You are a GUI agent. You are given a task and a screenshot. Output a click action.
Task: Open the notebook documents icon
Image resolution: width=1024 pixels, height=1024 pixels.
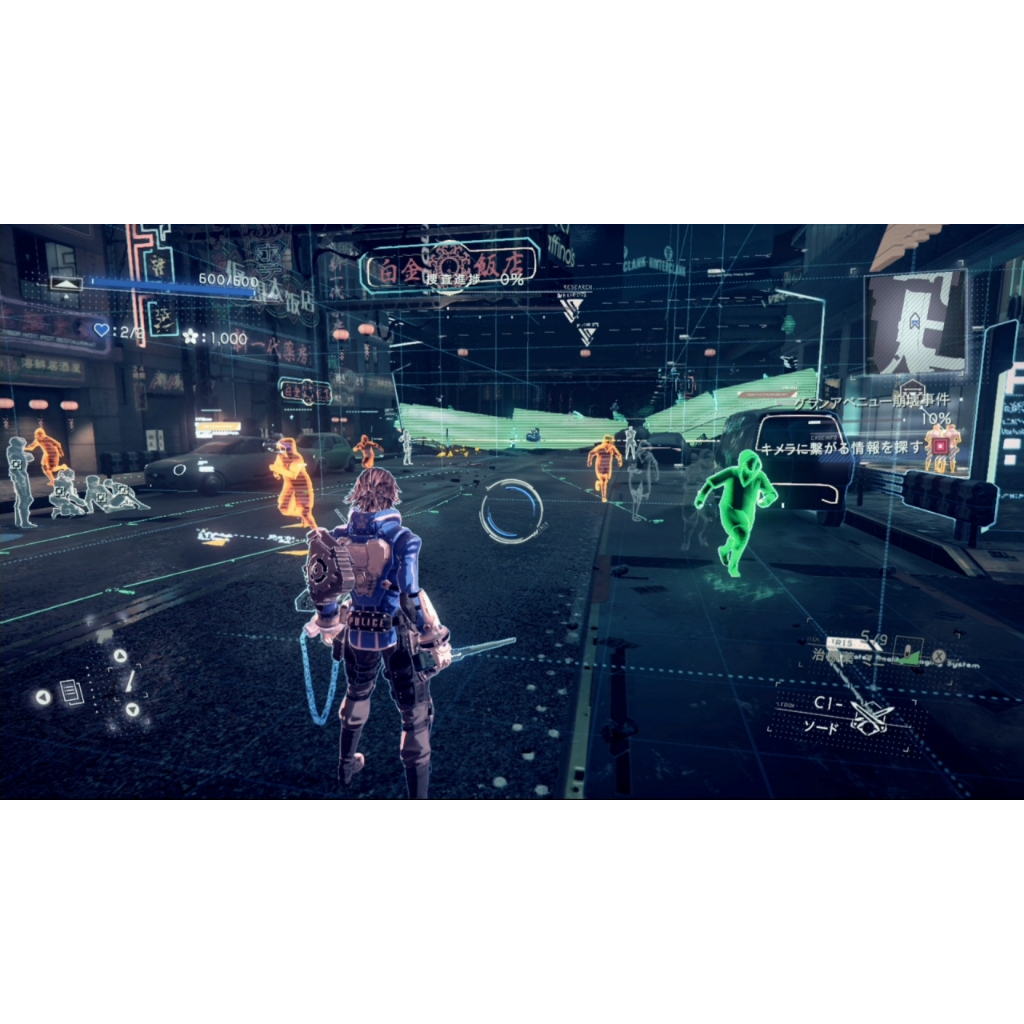(71, 692)
